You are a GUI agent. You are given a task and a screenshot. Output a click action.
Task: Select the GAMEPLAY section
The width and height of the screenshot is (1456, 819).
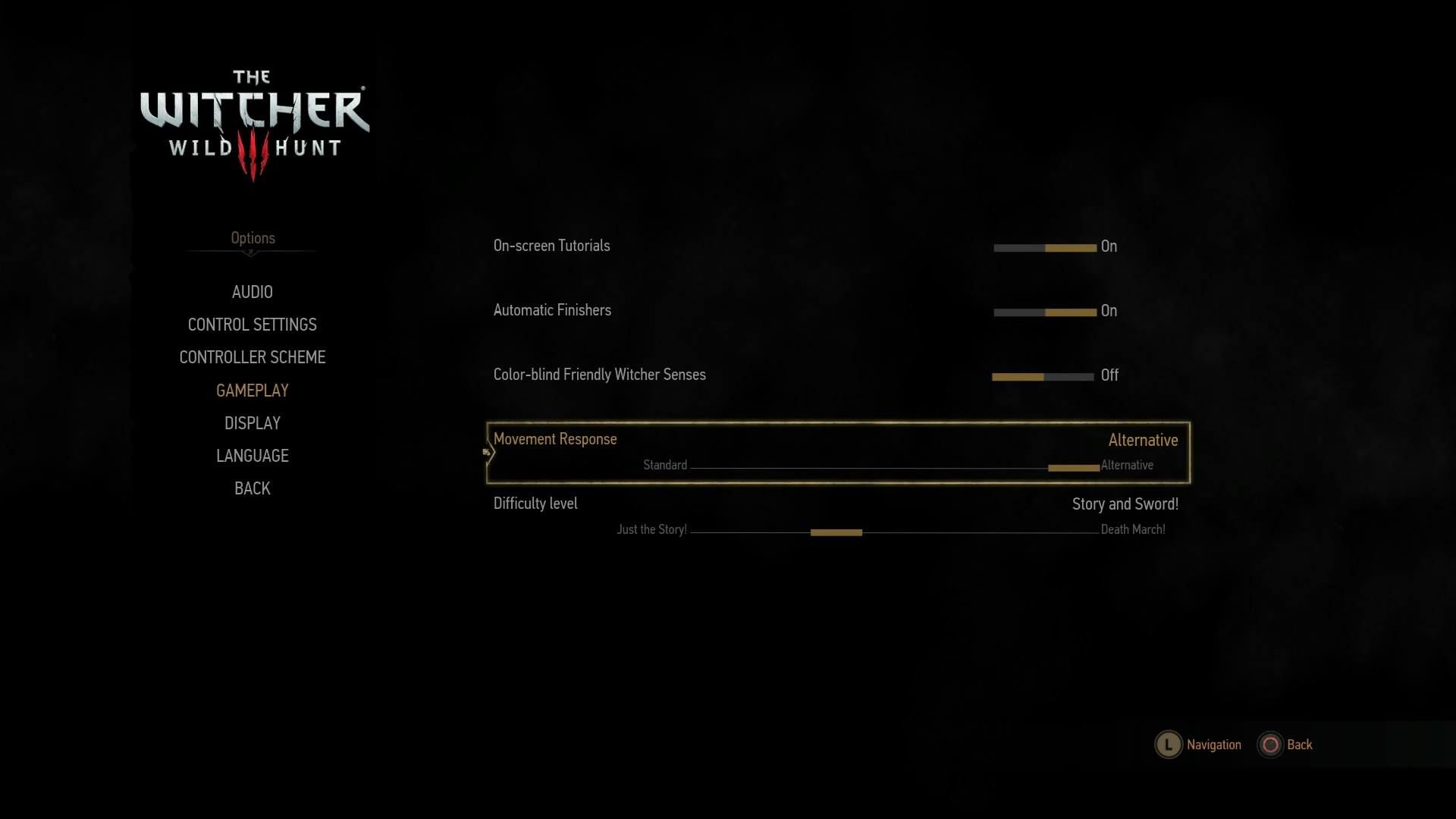(252, 391)
